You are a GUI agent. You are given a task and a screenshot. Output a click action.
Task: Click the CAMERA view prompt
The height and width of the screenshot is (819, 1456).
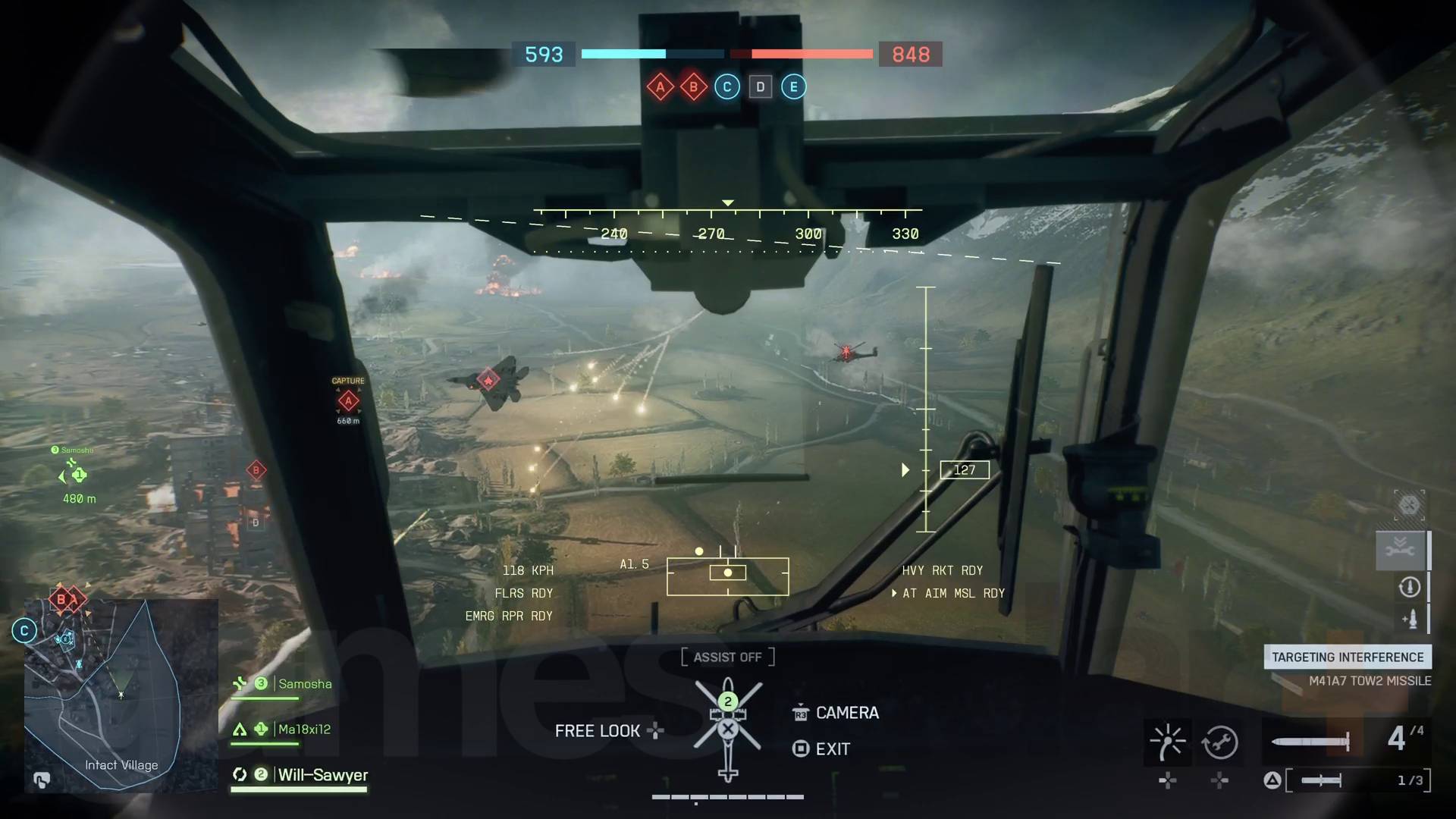point(846,712)
